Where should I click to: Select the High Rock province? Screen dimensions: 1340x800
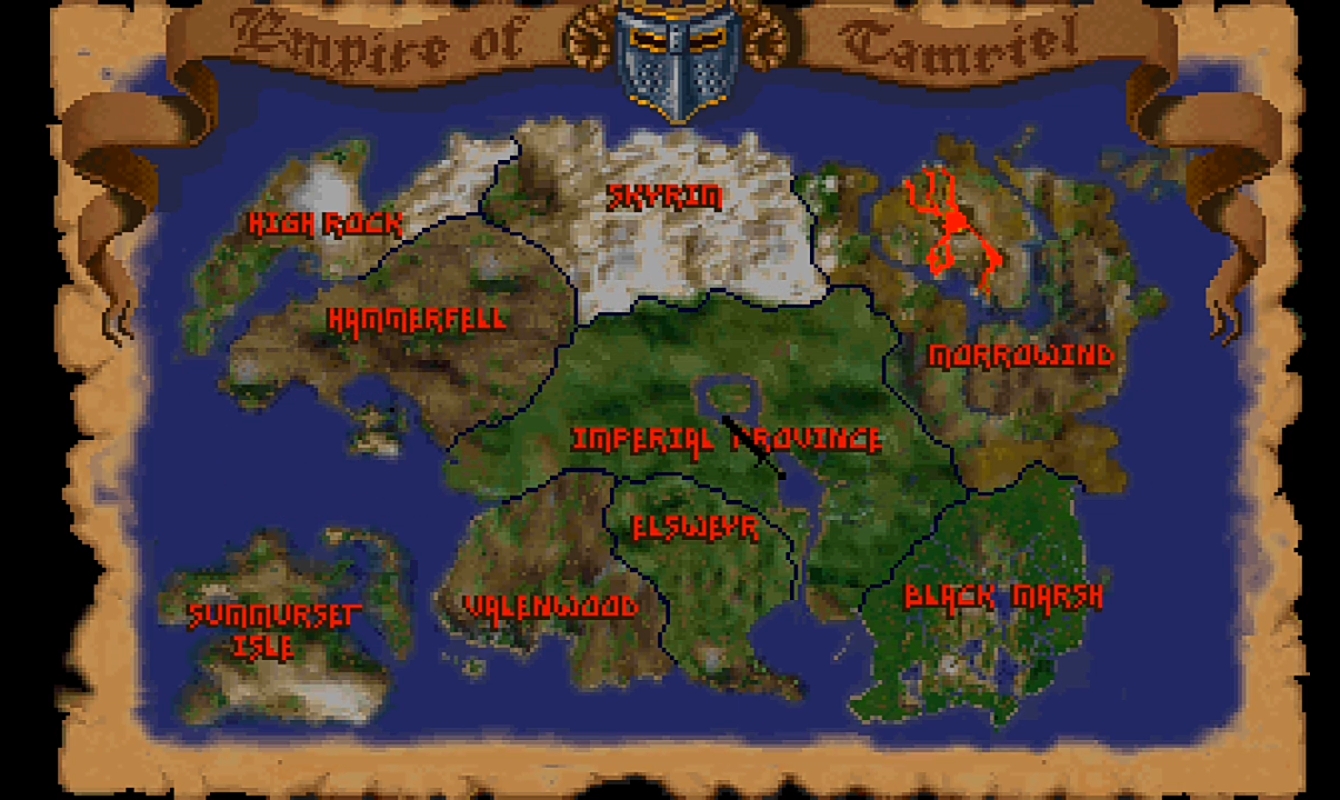coord(325,223)
